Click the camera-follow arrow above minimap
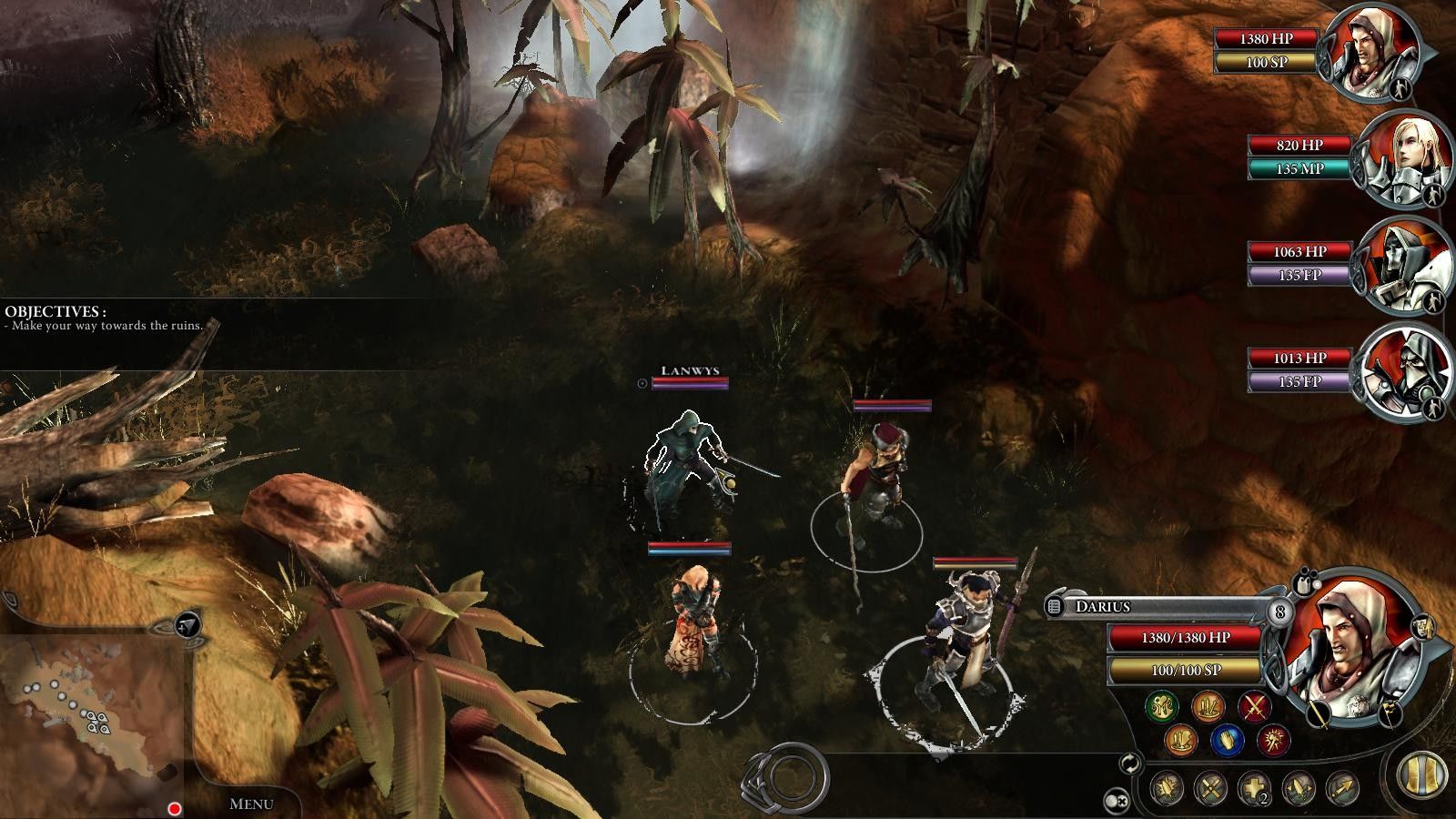The image size is (1456, 819). [187, 624]
